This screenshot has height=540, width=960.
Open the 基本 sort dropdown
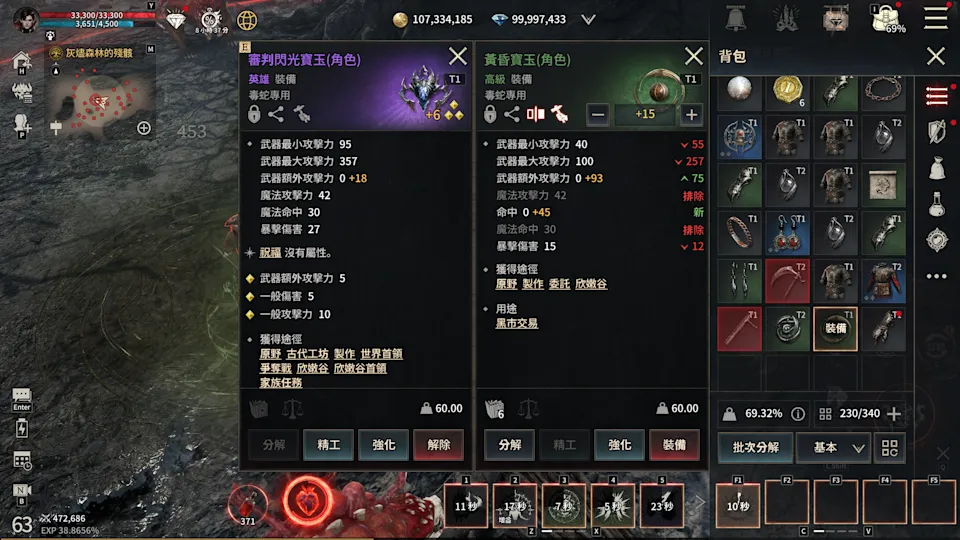point(832,447)
